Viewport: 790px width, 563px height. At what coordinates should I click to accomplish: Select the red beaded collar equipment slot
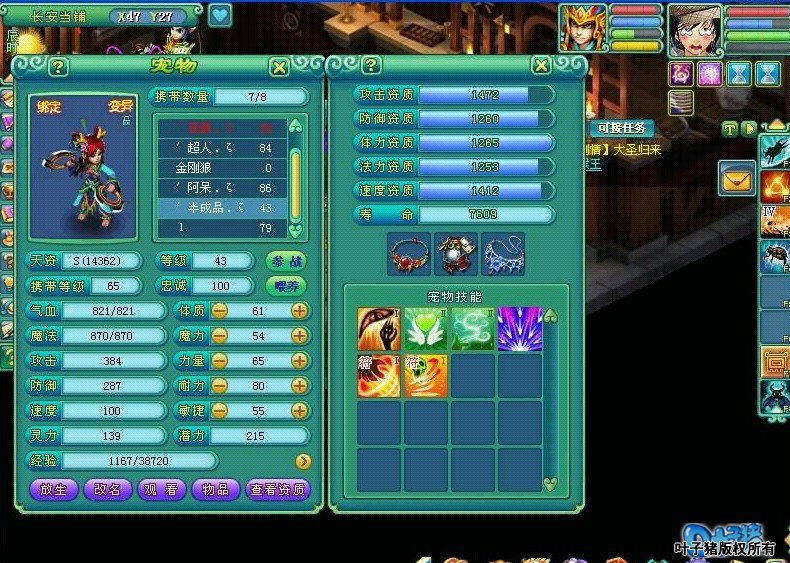point(408,254)
